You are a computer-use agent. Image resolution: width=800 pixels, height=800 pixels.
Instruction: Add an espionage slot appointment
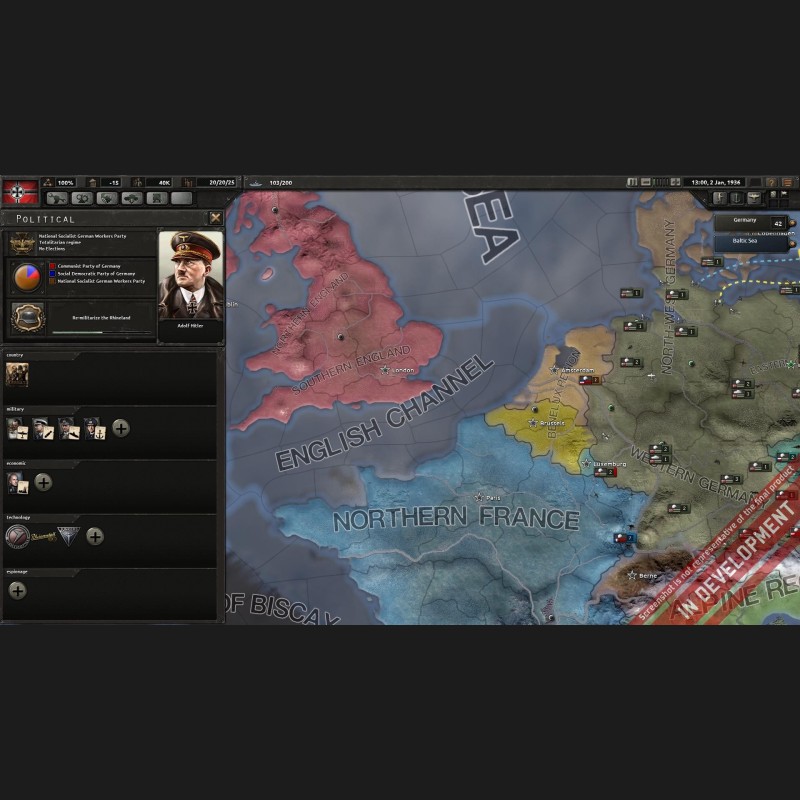tap(17, 590)
